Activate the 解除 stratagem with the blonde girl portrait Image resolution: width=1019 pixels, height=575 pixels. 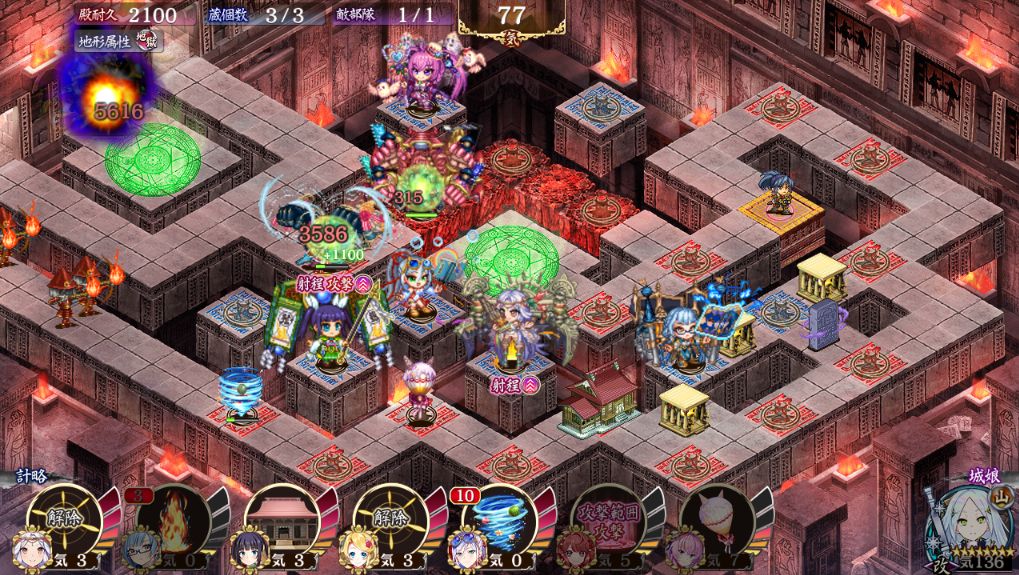390,520
